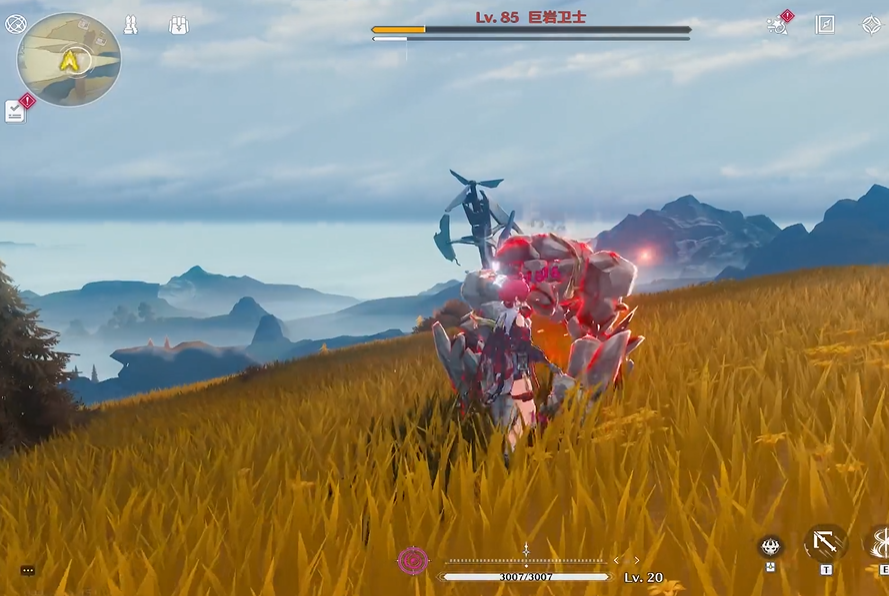Open the quest checklist icon with red alert

point(15,111)
